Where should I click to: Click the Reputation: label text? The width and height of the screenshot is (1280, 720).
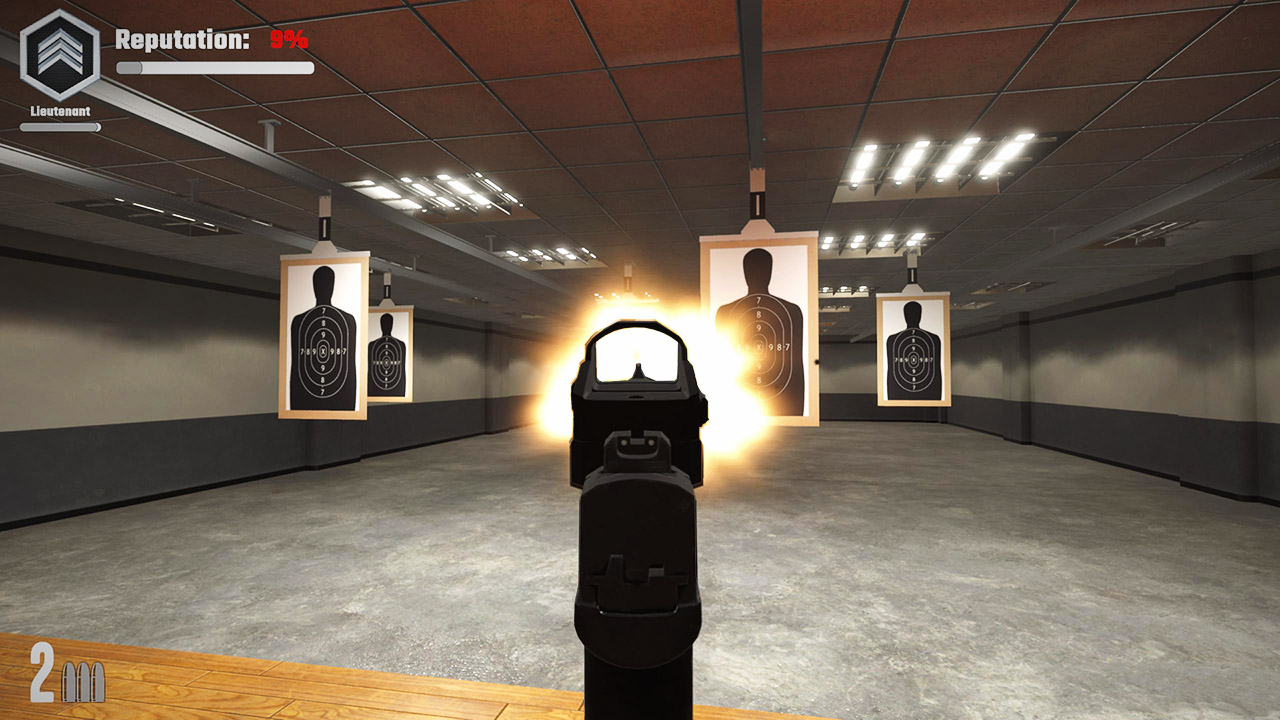pyautogui.click(x=180, y=40)
